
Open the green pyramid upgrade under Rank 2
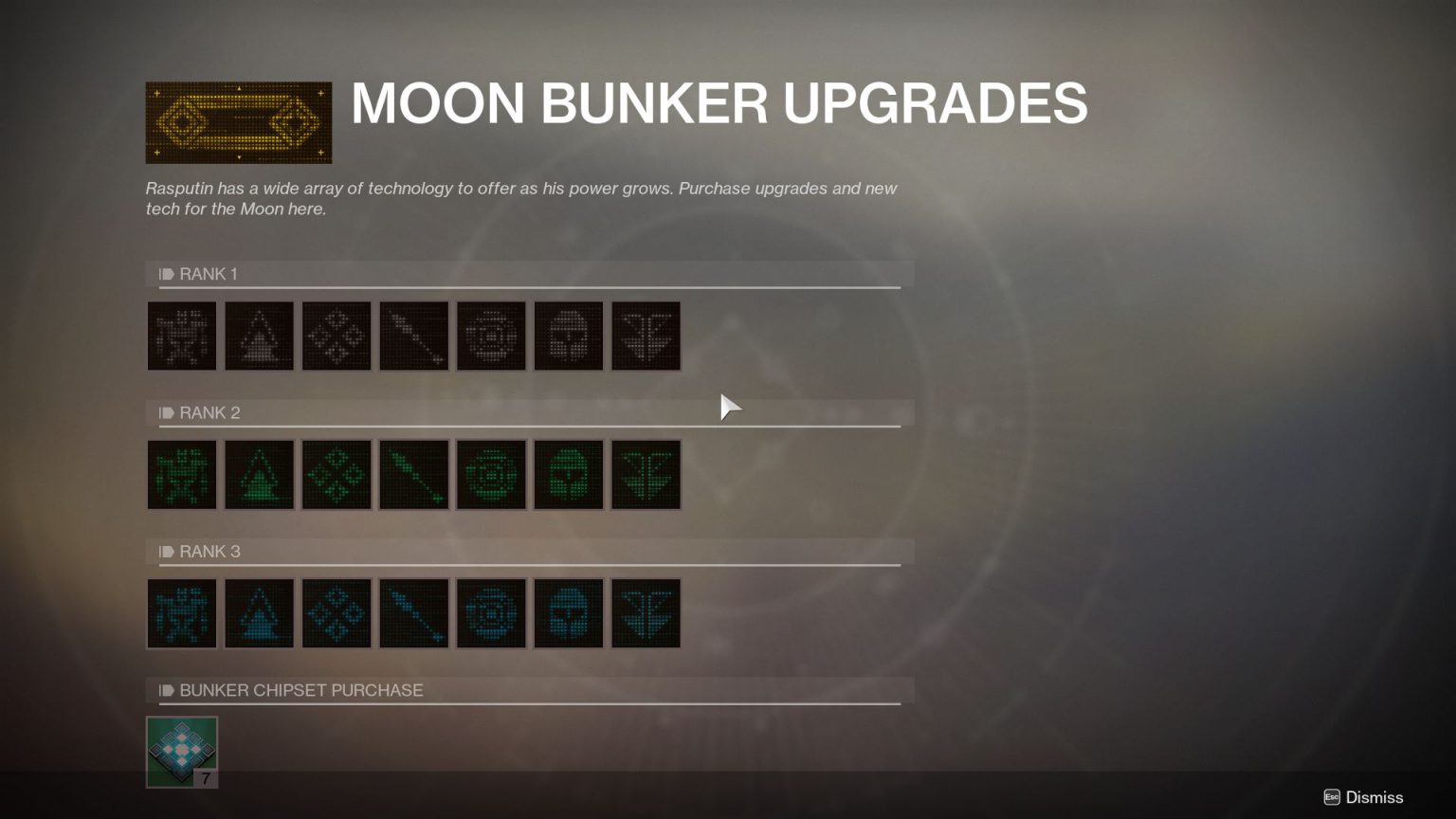[259, 474]
